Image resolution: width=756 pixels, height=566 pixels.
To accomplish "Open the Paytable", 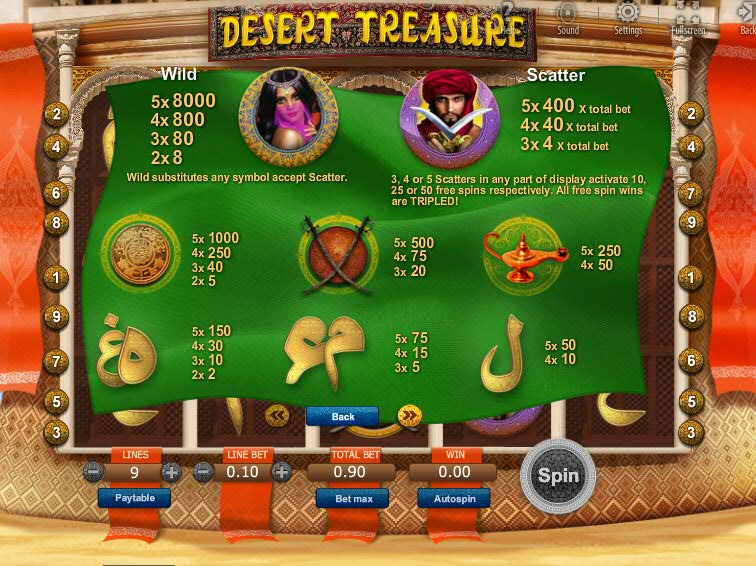I will click(134, 497).
